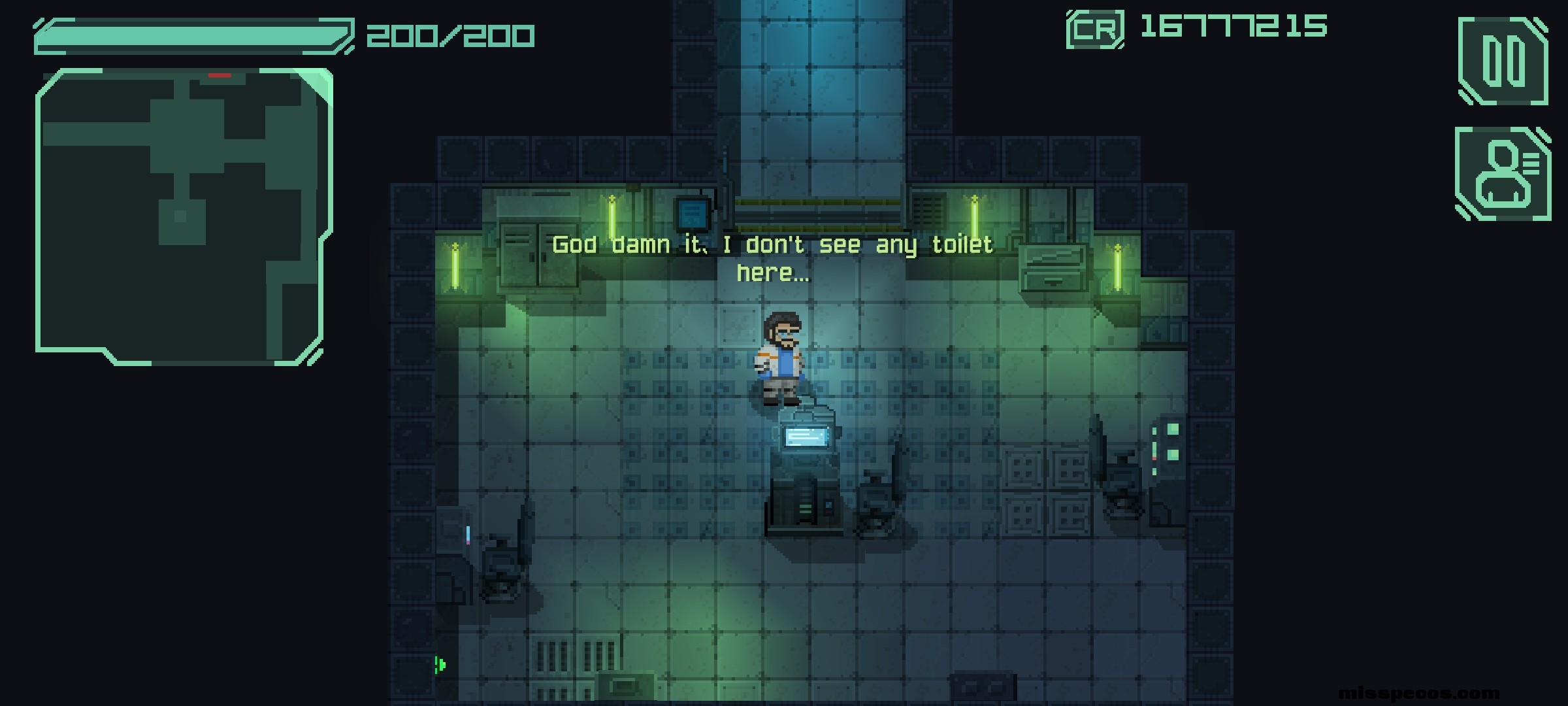The width and height of the screenshot is (1568, 706).
Task: Pause the game with the pause button
Action: click(1503, 61)
